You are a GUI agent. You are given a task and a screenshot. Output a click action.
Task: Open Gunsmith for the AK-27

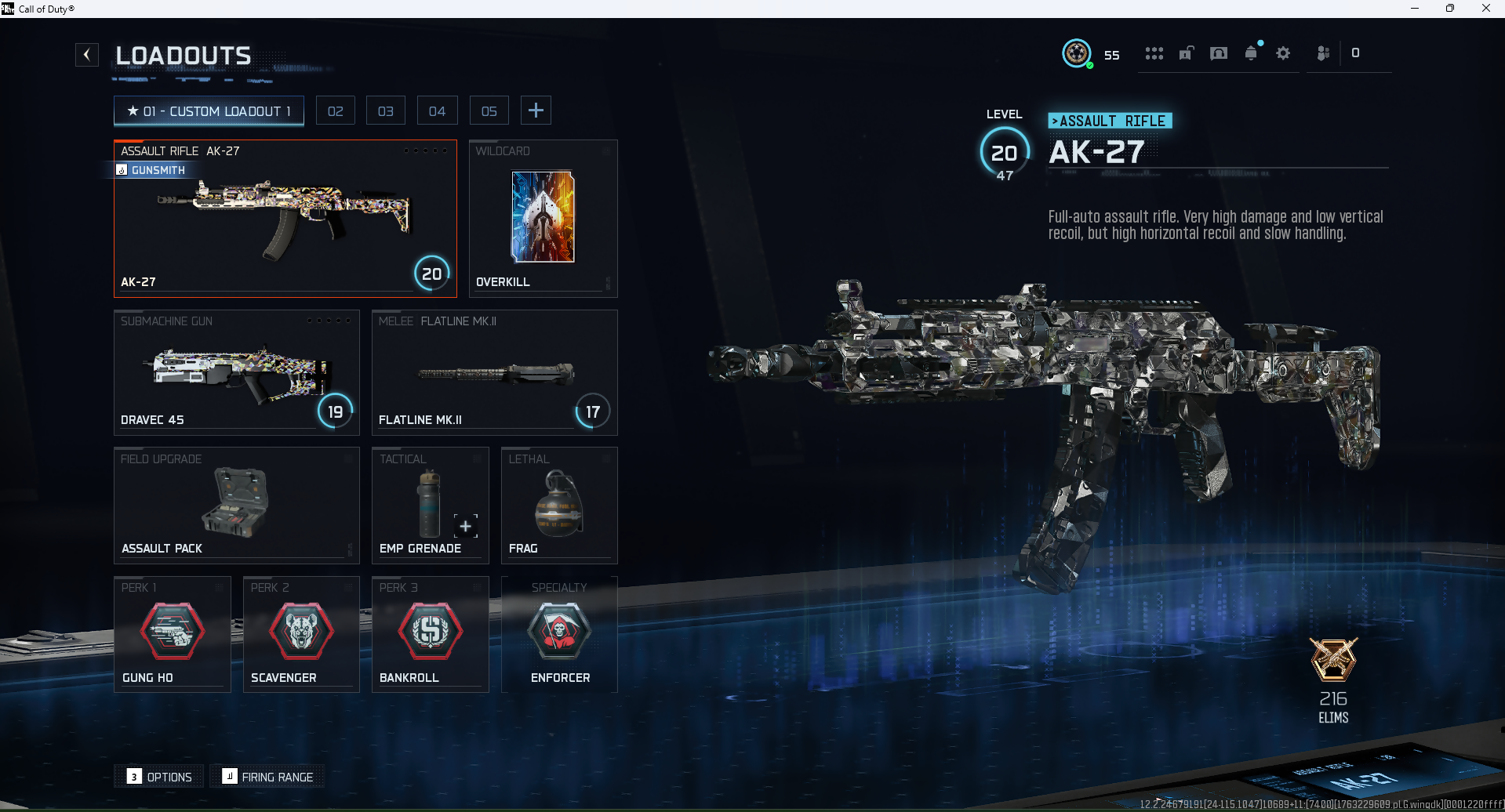(157, 170)
